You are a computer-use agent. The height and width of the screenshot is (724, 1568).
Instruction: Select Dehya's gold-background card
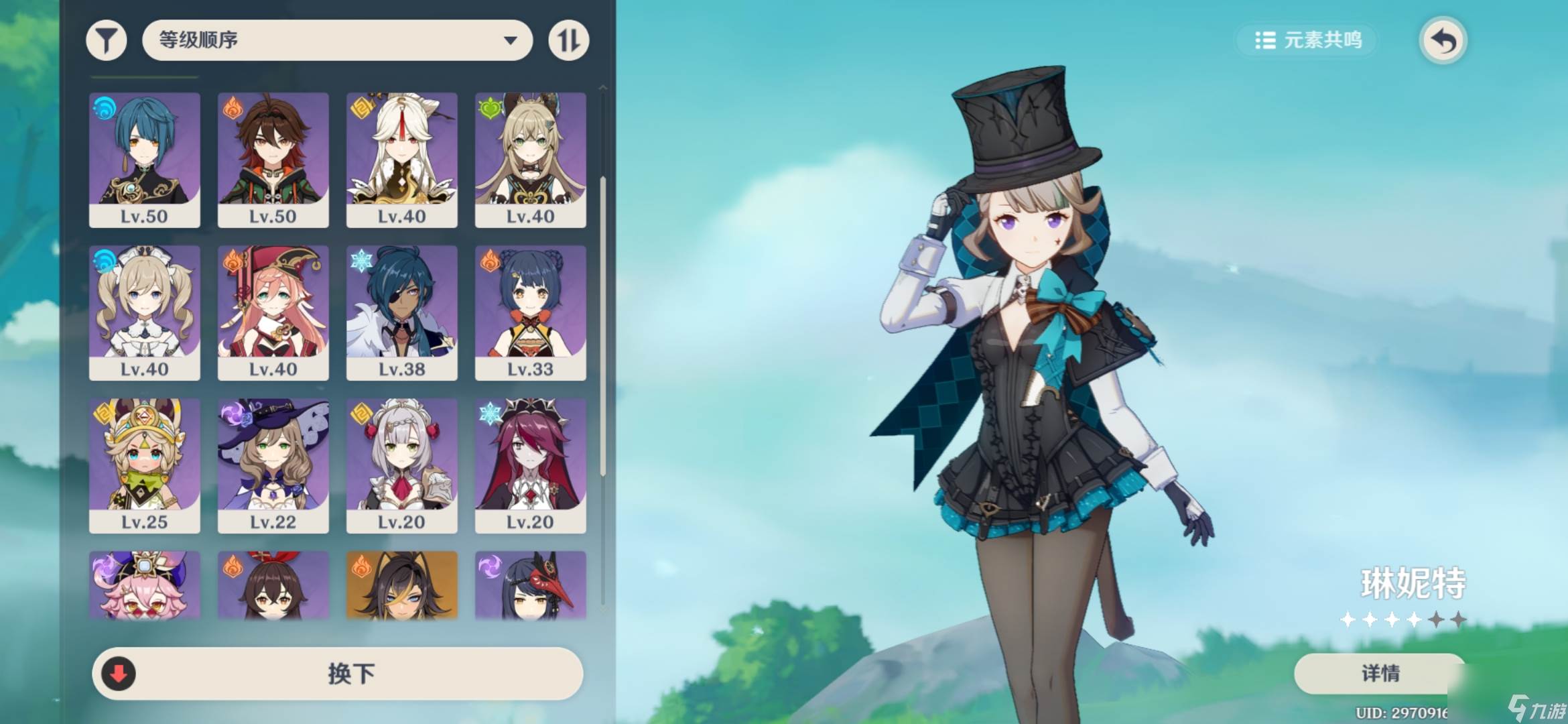[401, 585]
